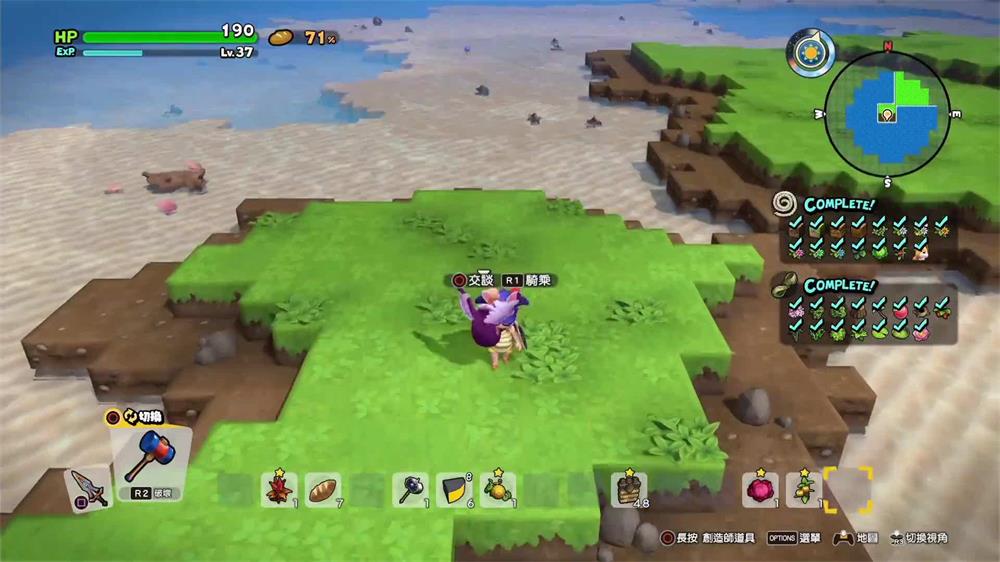Screen dimensions: 1000x562
Task: Select the red leaf hotbar slot
Action: (278, 489)
